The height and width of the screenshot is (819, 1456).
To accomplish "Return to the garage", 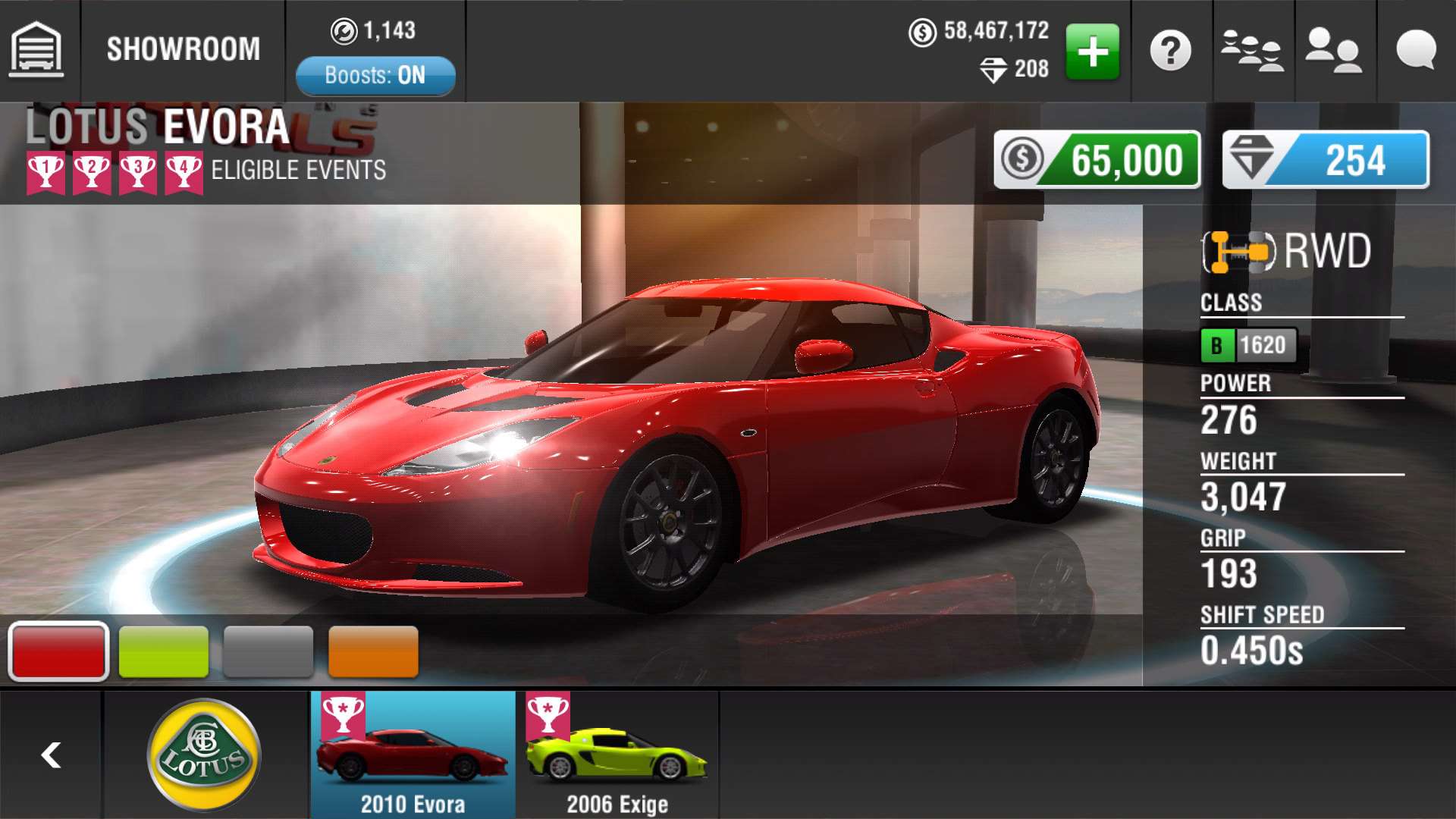I will tap(36, 50).
